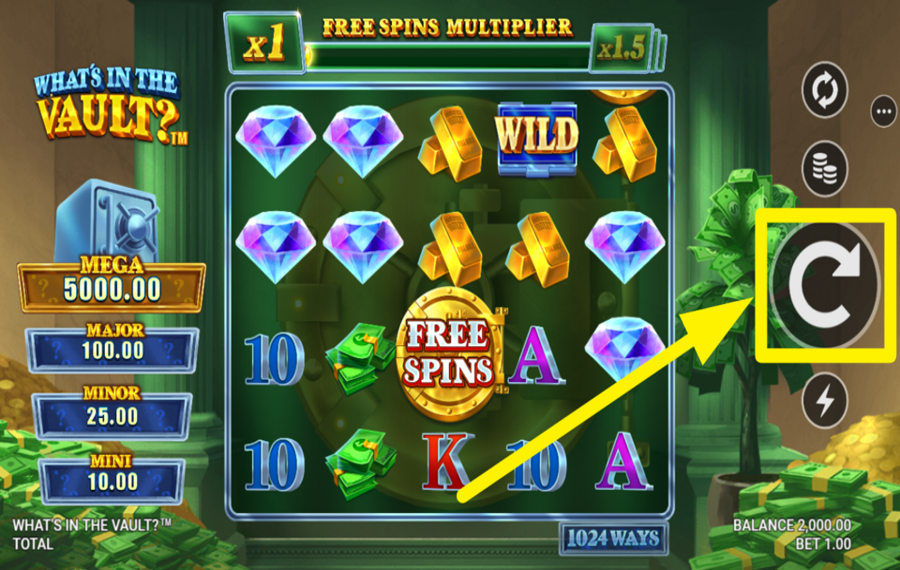
Task: Spin the reels with the large arrow button
Action: [825, 285]
